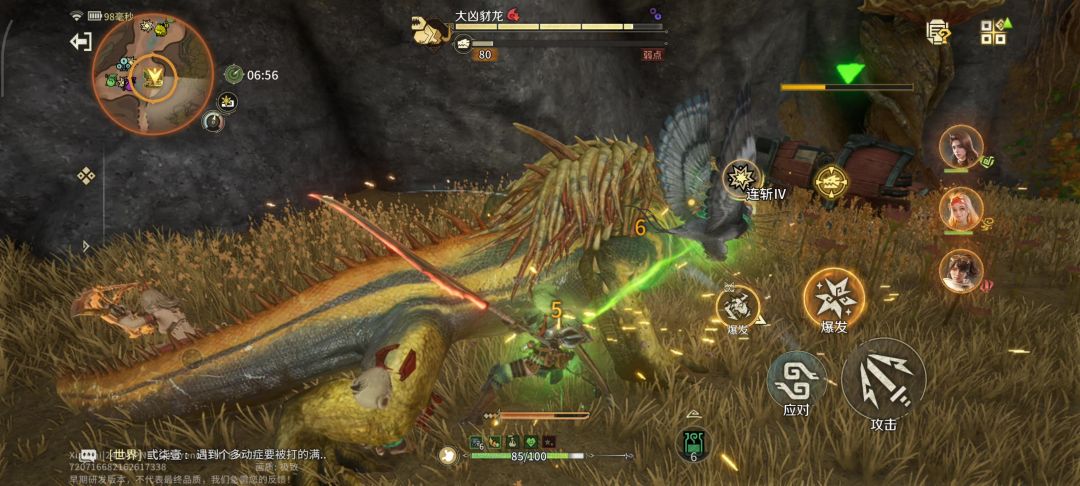The image size is (1080, 486).
Task: Use the 应对 counter skill
Action: [795, 382]
